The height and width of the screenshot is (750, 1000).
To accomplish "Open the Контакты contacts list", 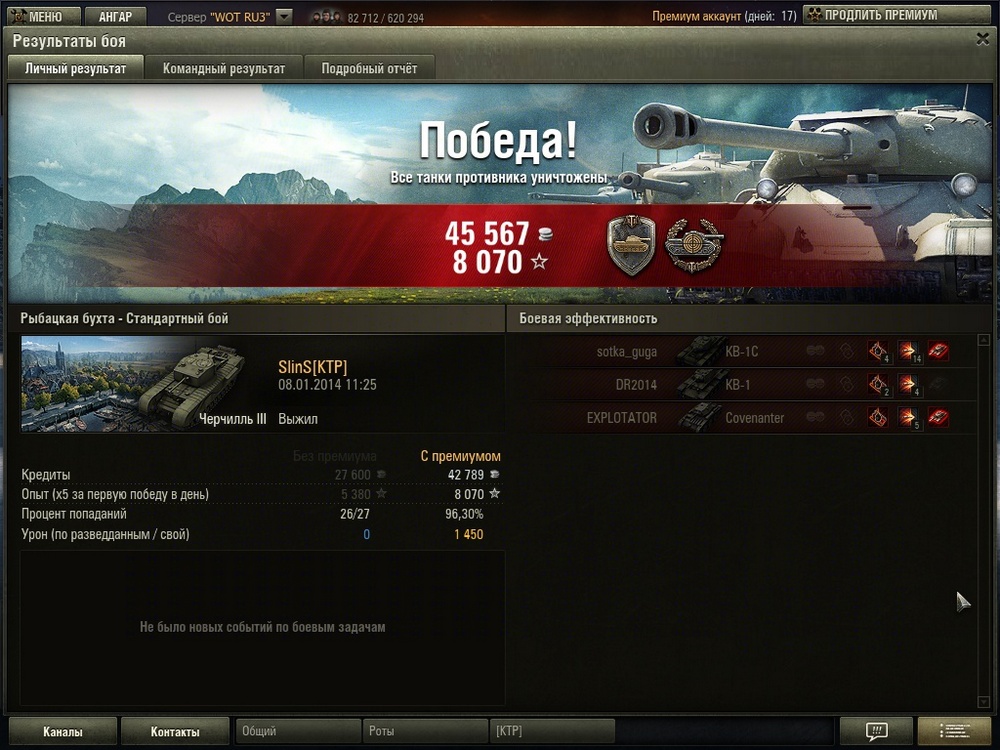I will click(175, 732).
